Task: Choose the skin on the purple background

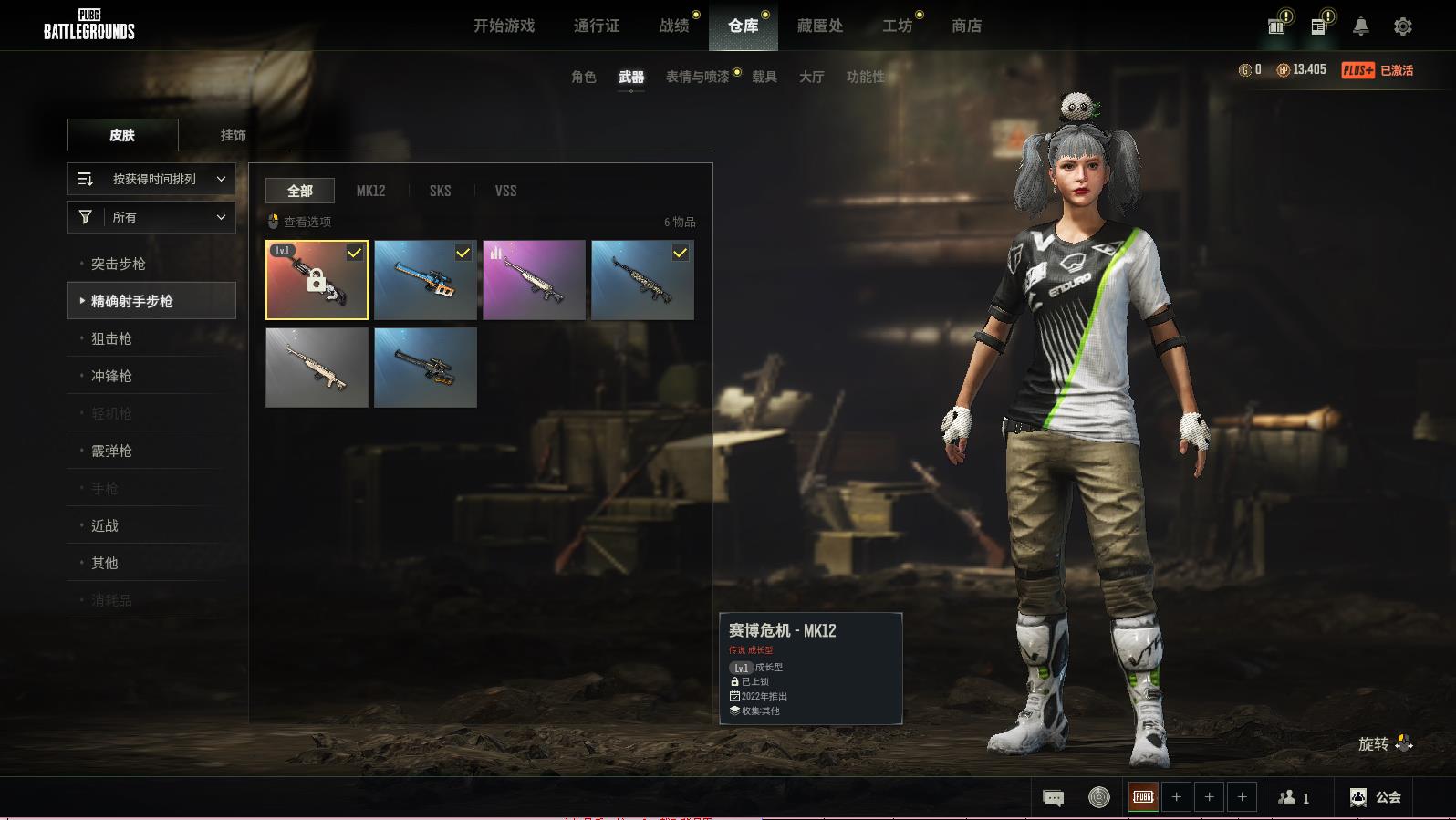Action: [534, 280]
